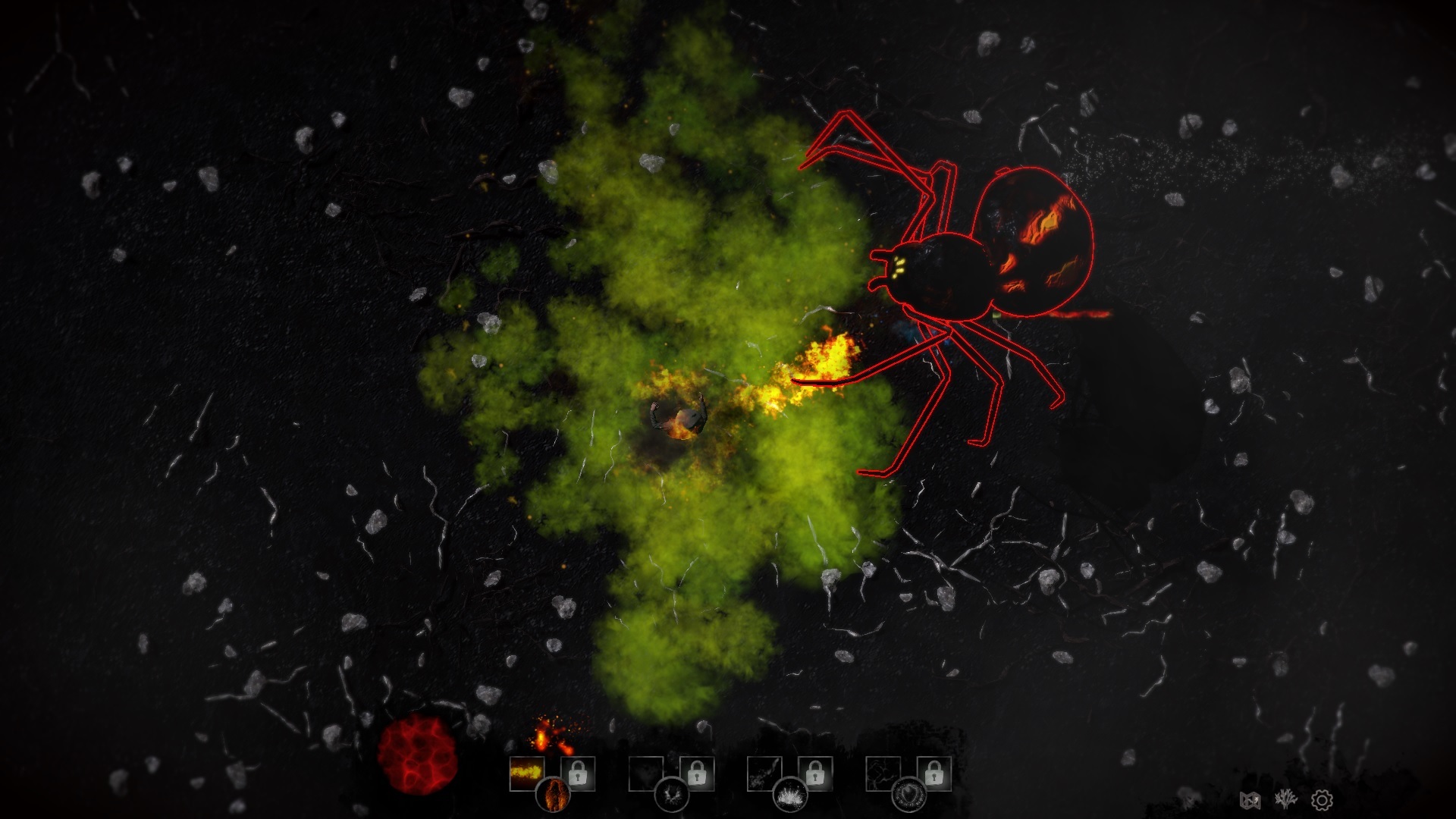
Task: Open settings with the gear icon
Action: 1322,799
